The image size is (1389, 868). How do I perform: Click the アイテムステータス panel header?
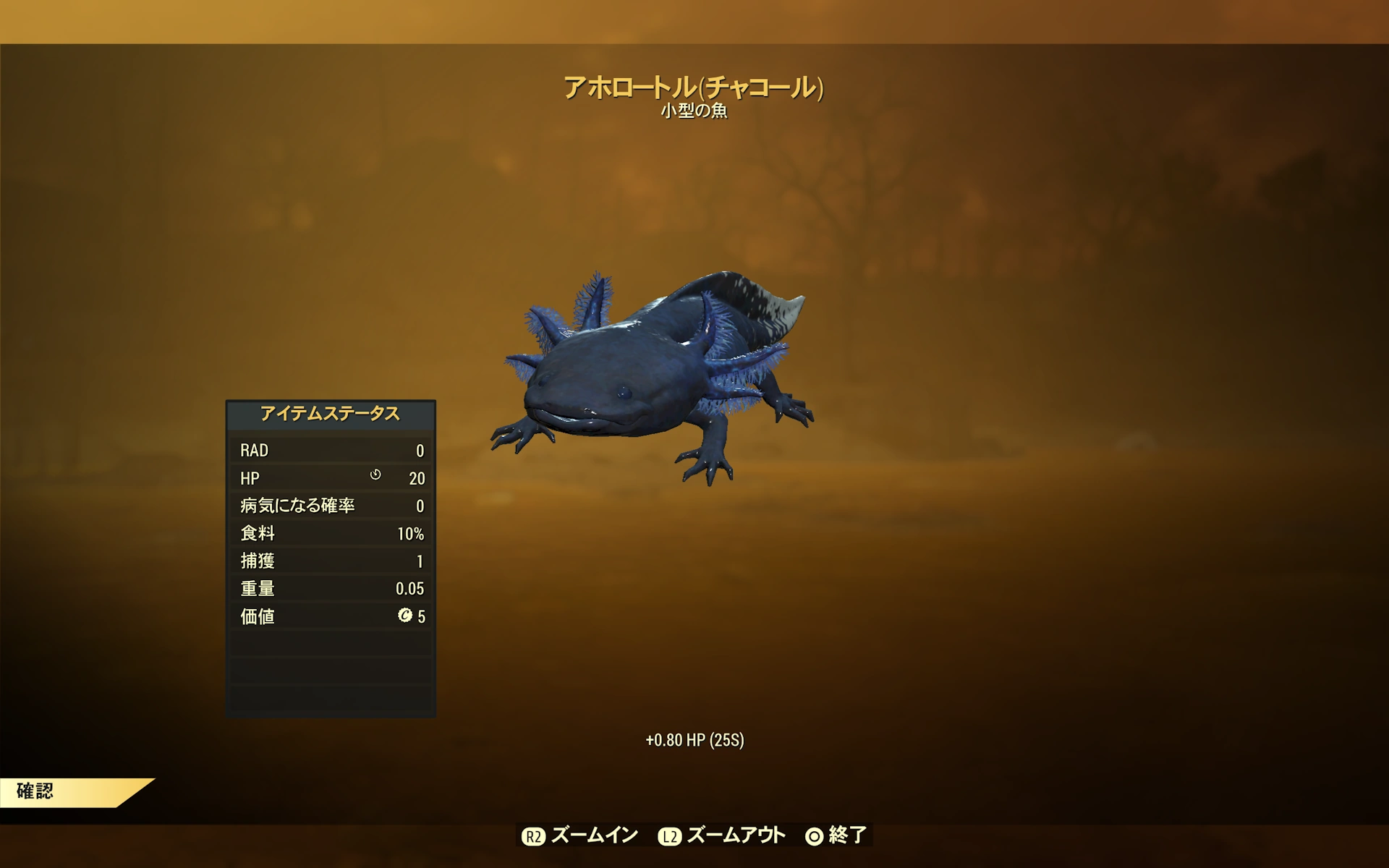coord(330,414)
